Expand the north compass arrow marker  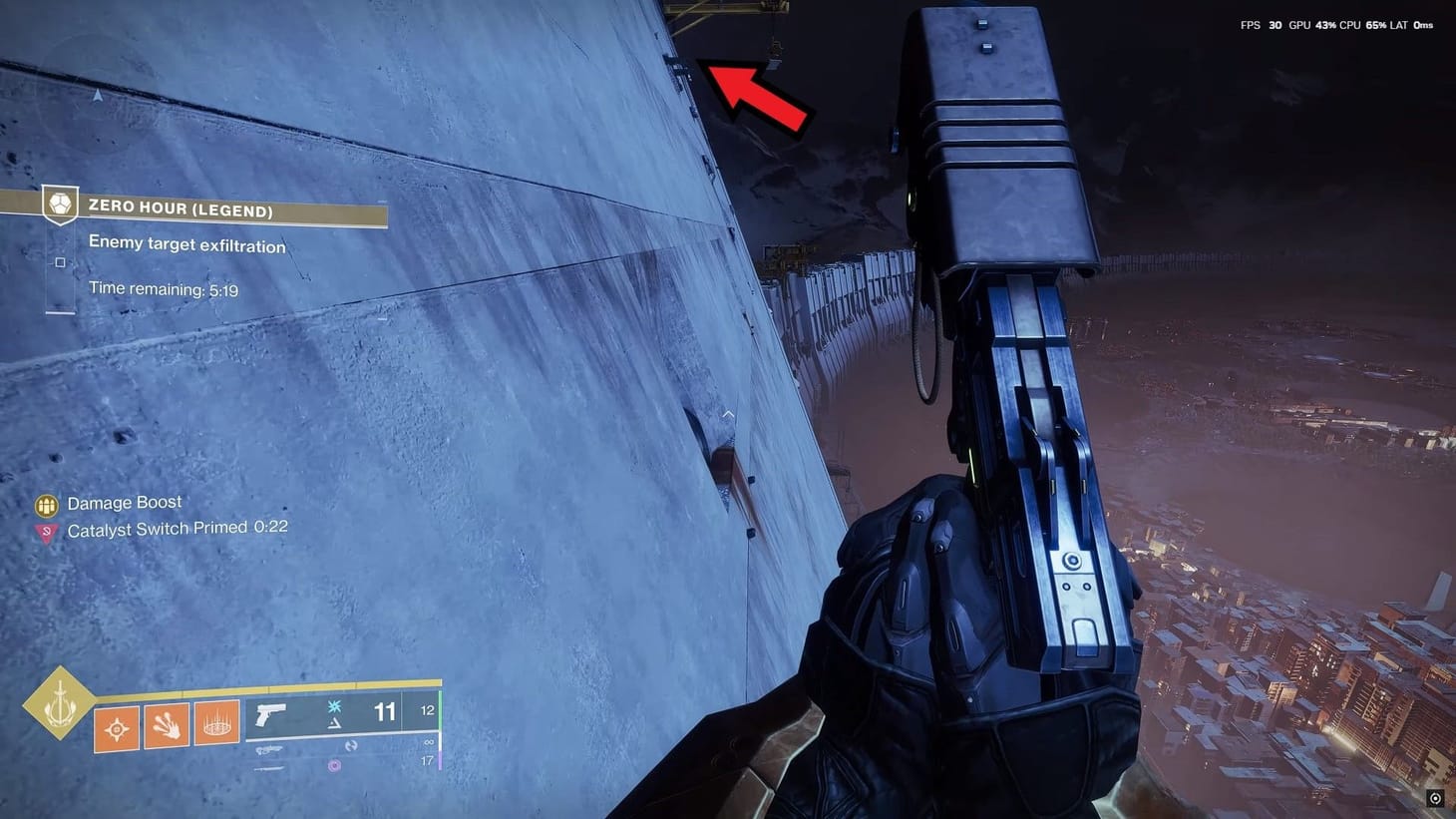pyautogui.click(x=97, y=96)
